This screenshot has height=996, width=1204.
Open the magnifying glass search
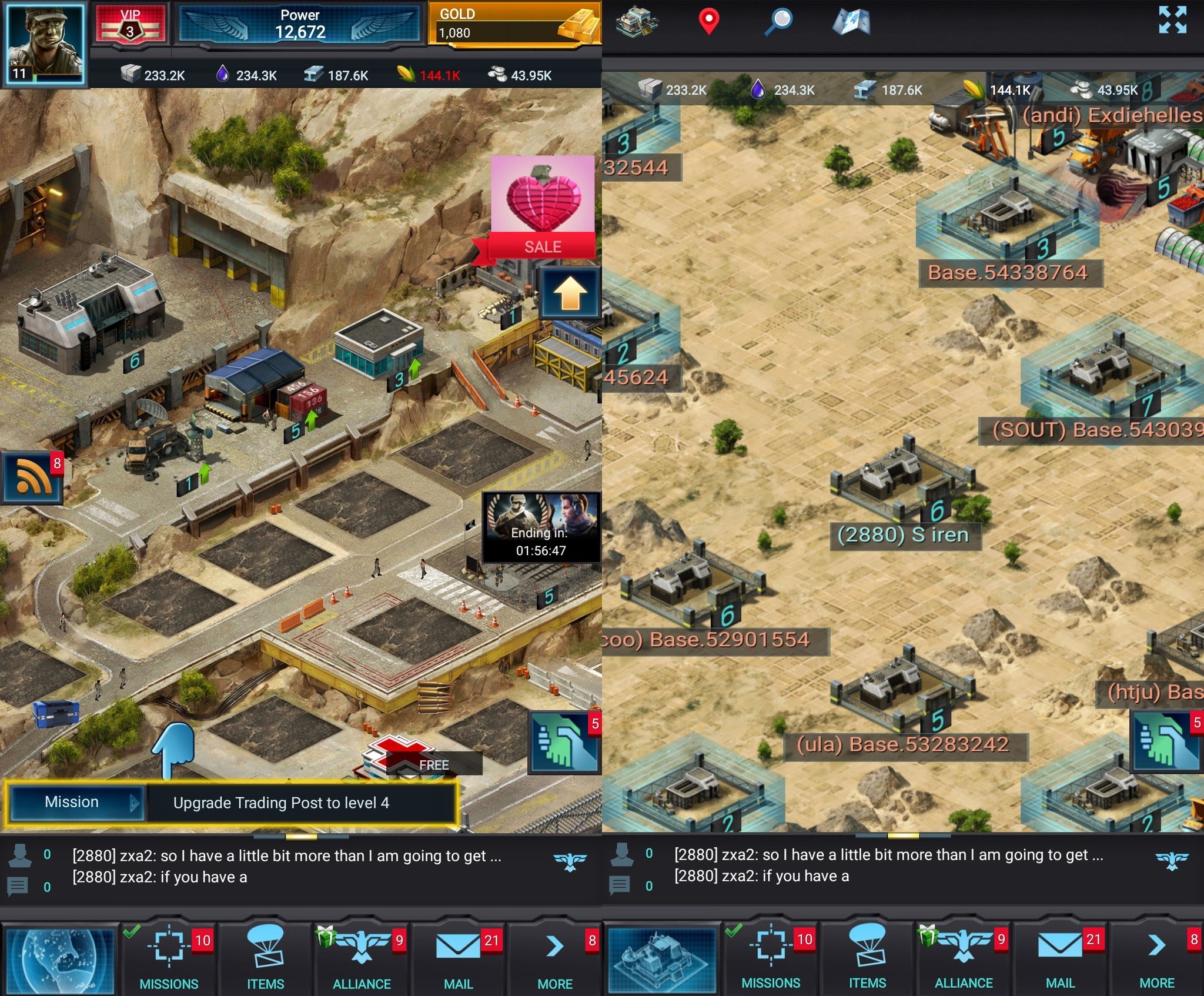click(780, 21)
